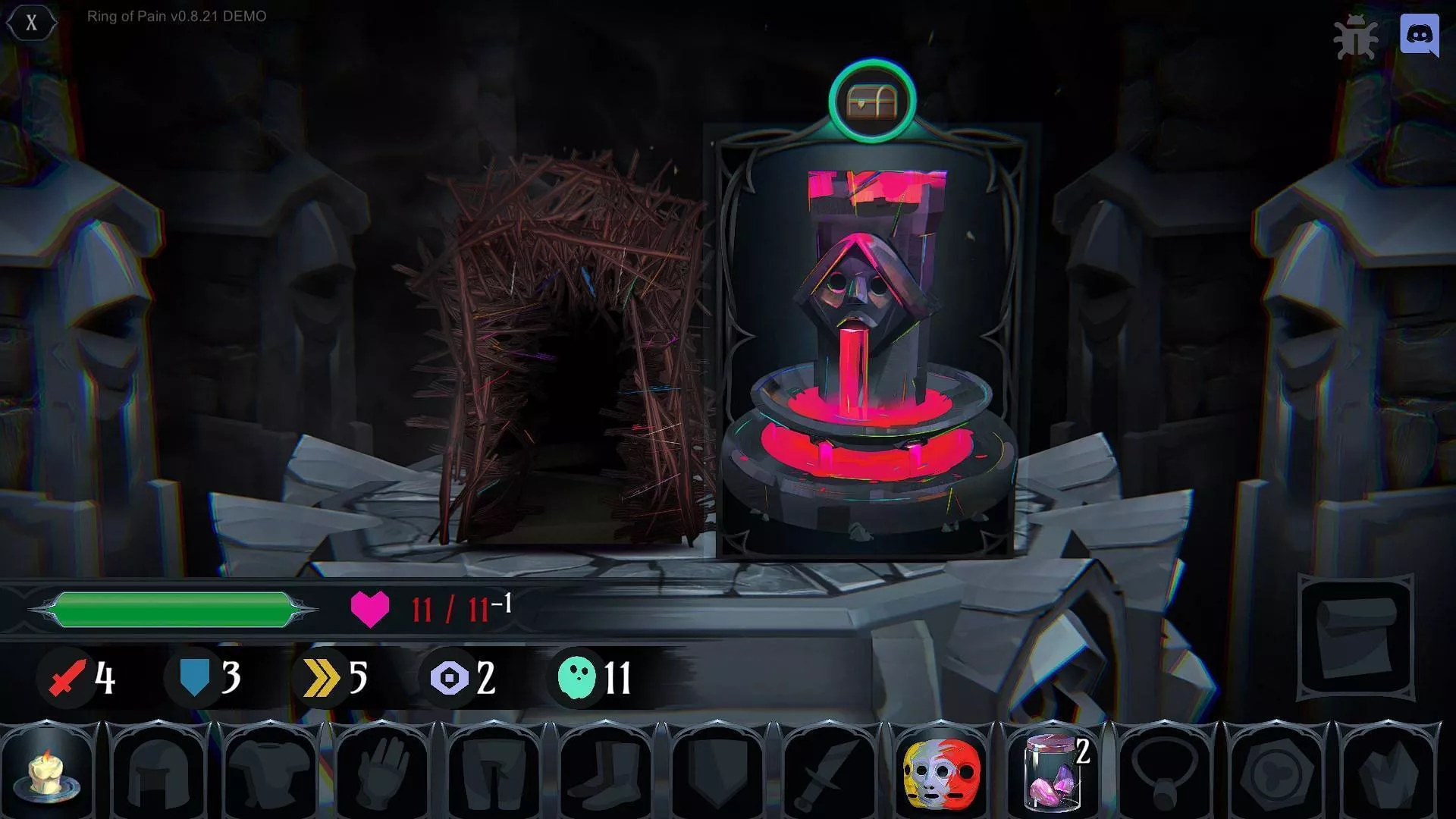Open the bug report icon
This screenshot has height=819, width=1456.
pyautogui.click(x=1357, y=37)
